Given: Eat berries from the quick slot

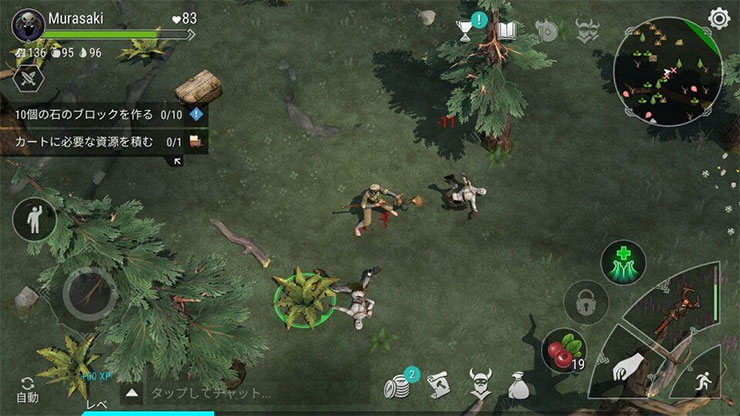Looking at the screenshot, I should point(563,352).
